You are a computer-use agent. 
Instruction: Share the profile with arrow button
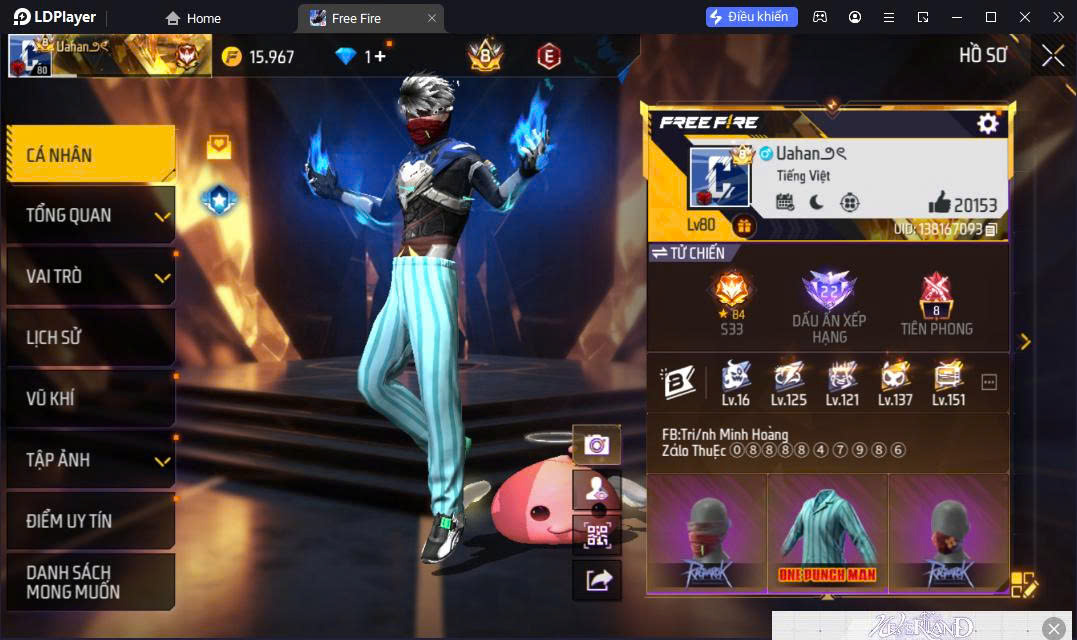coord(597,580)
